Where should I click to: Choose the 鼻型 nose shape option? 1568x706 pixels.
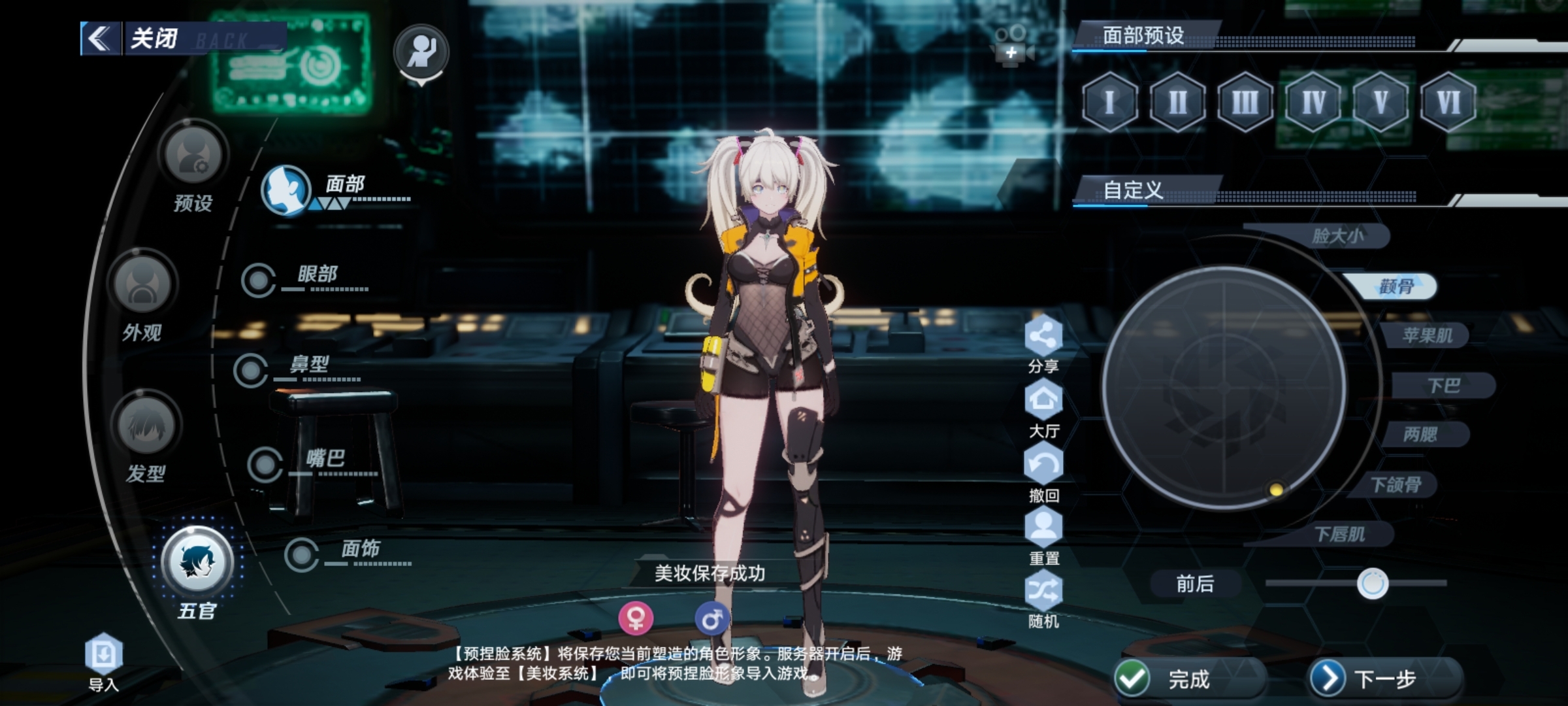tap(252, 371)
